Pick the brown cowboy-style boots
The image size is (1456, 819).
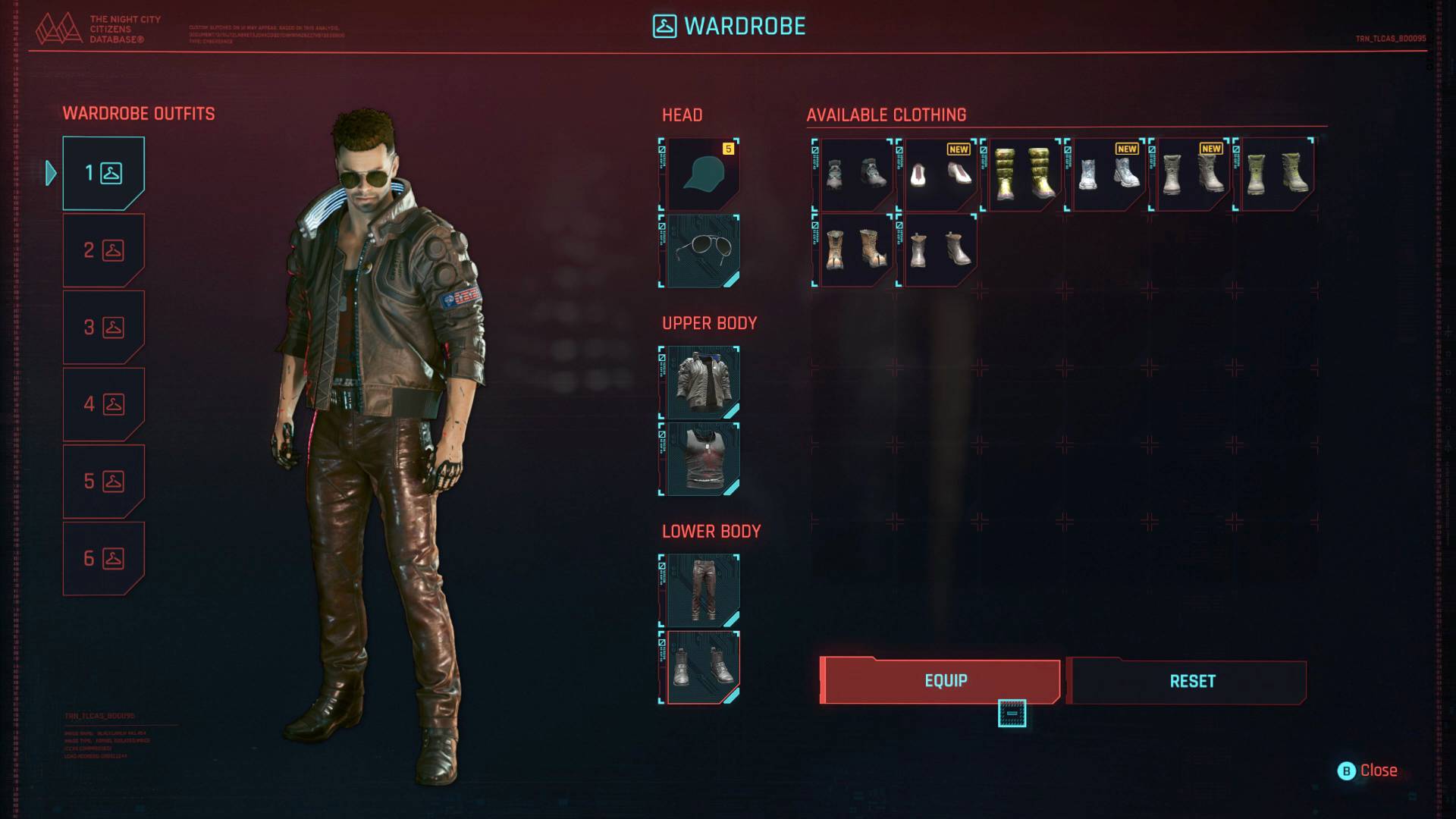coord(855,249)
